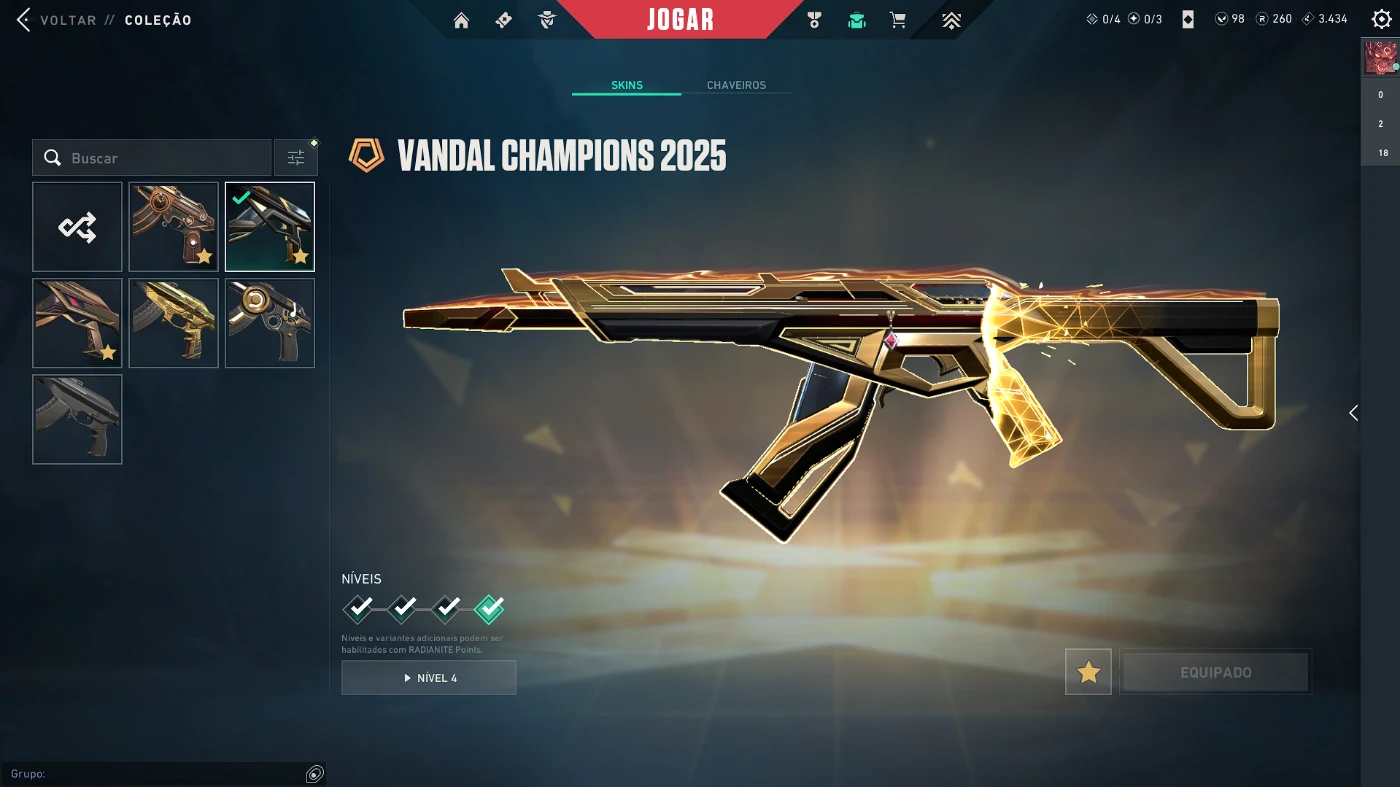Choose the red-eyed bronze Vandal skin

tap(77, 323)
